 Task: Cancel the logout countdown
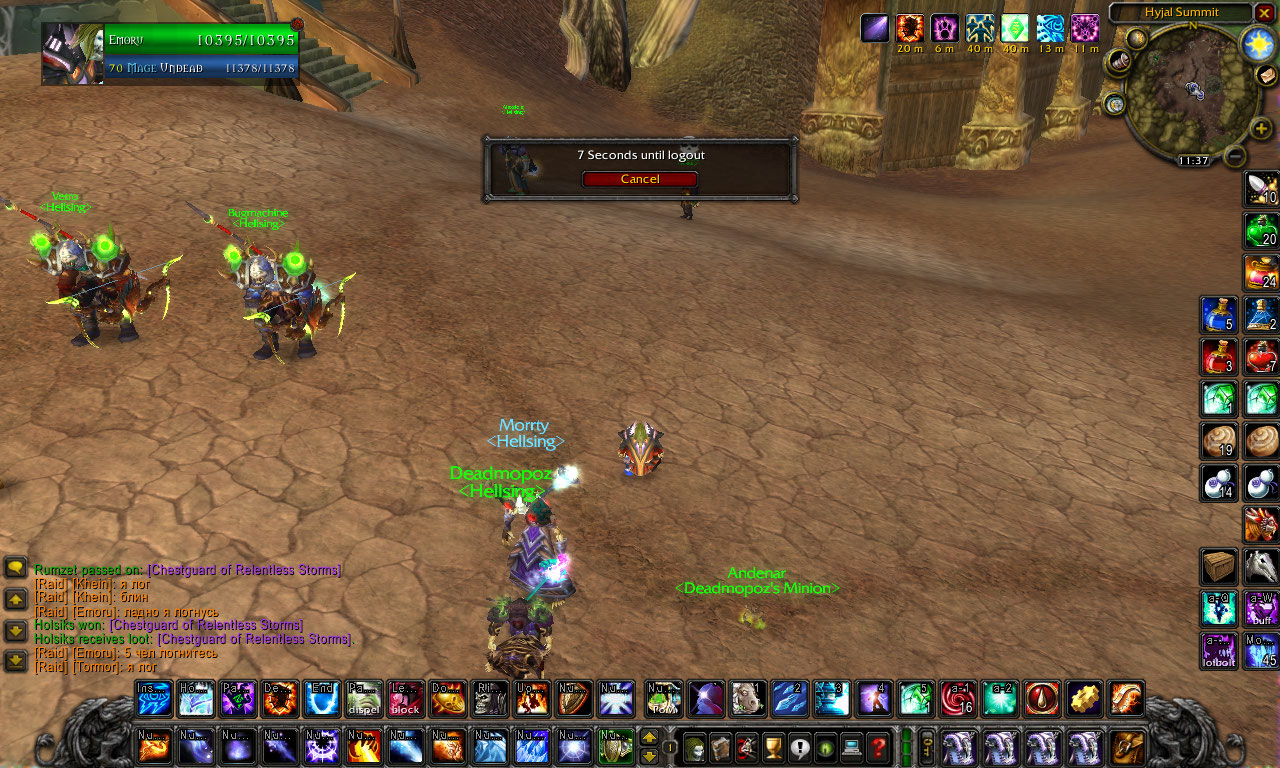640,179
